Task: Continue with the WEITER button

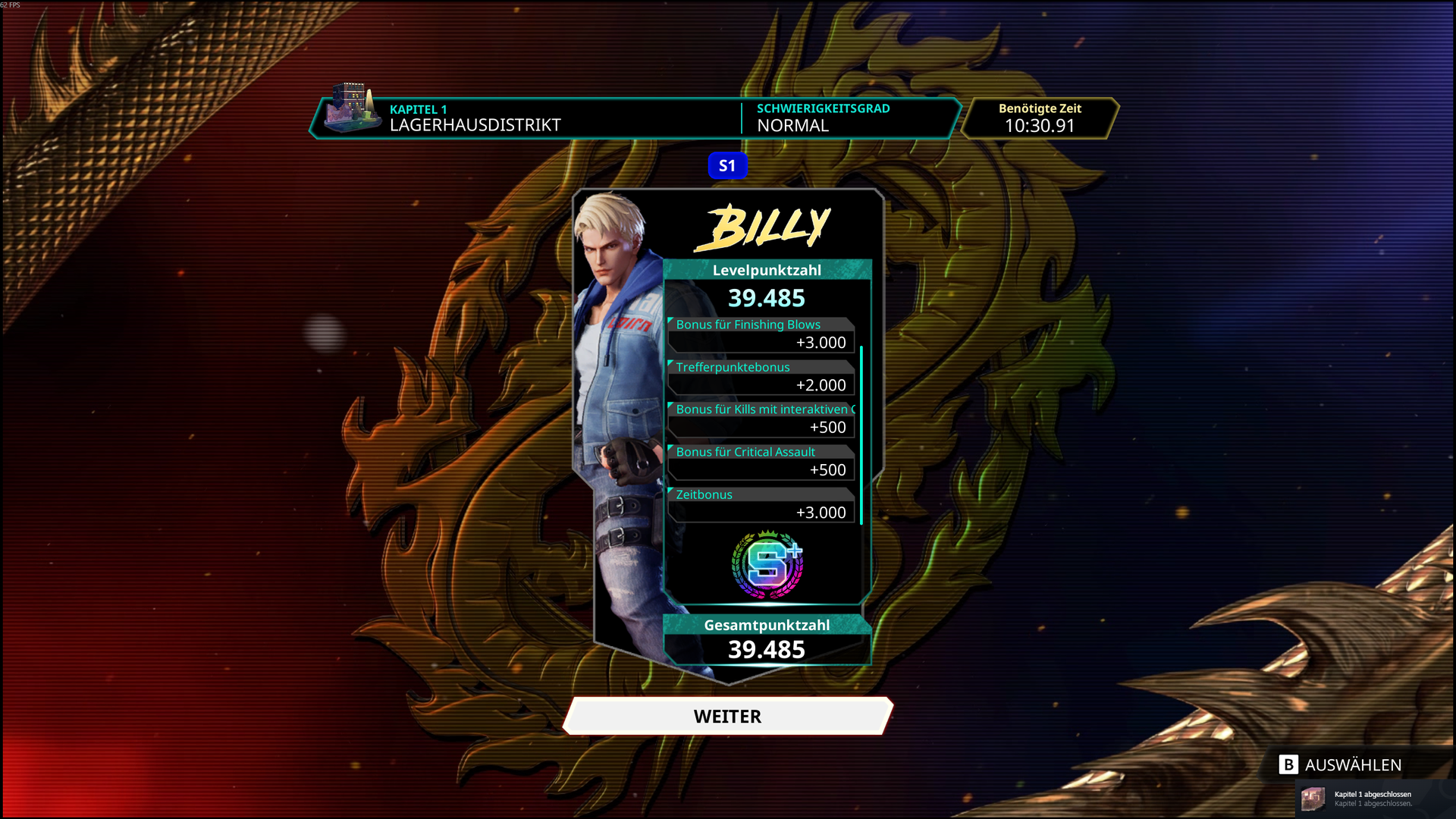Action: tap(727, 716)
